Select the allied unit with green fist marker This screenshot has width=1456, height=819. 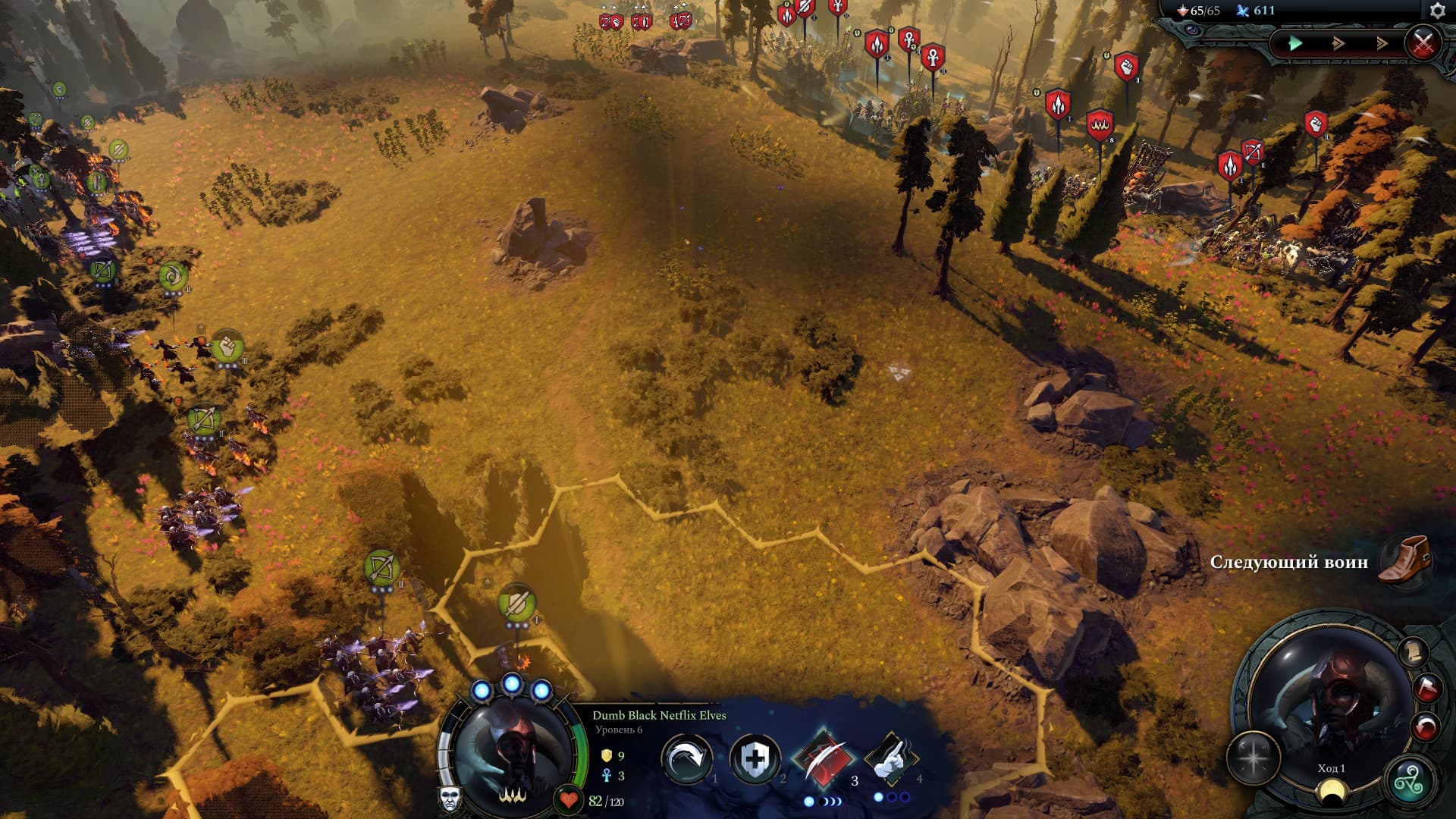pyautogui.click(x=227, y=347)
